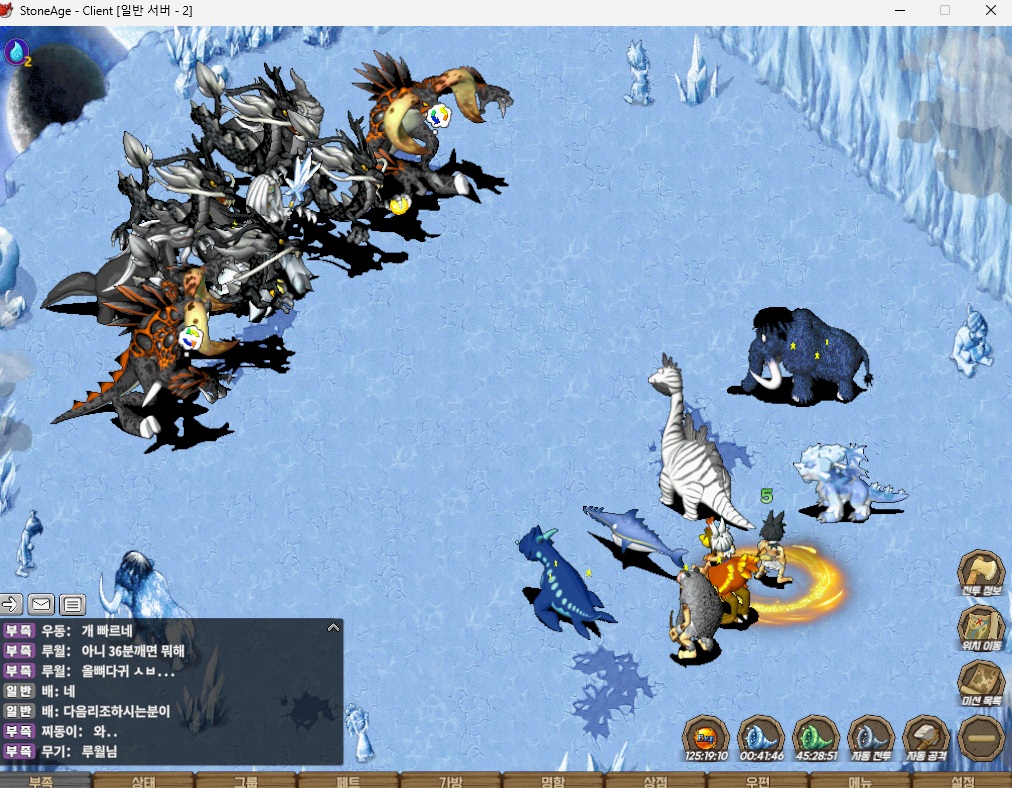The height and width of the screenshot is (788, 1012).
Task: Open the chat log list button
Action: 72,603
